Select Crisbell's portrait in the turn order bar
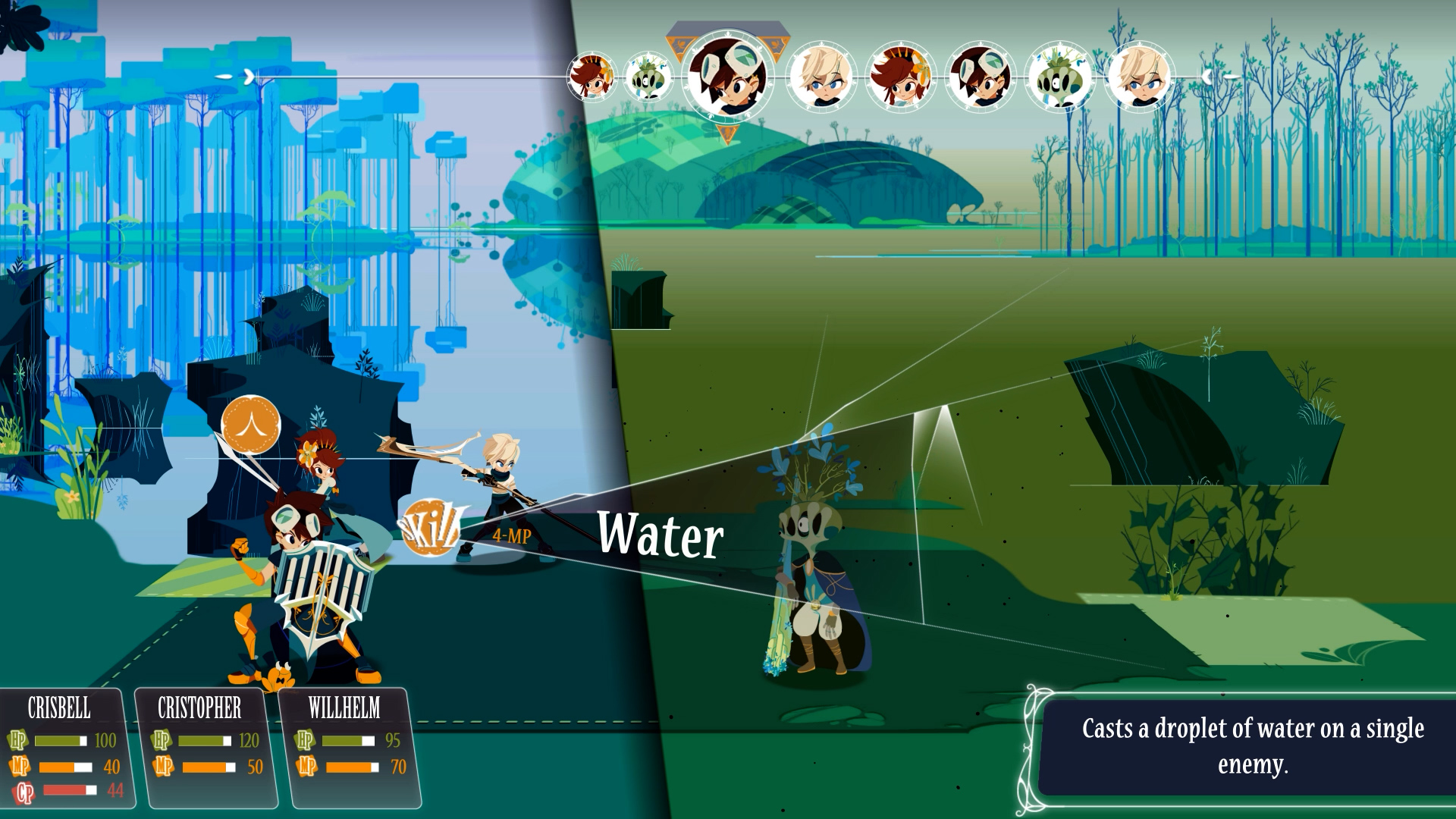This screenshot has height=819, width=1456. (x=595, y=76)
